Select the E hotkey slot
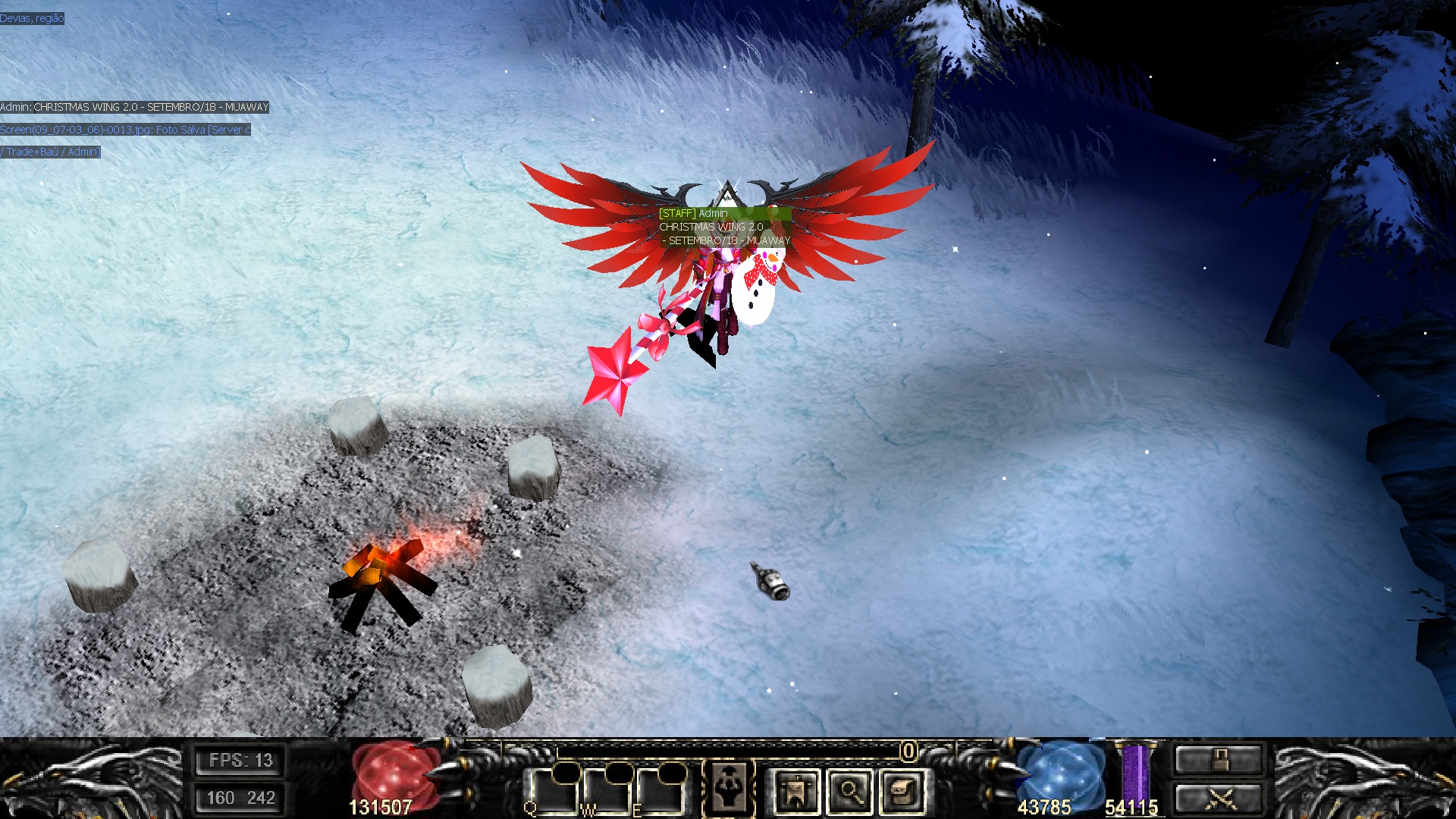The image size is (1456, 819). (x=658, y=792)
